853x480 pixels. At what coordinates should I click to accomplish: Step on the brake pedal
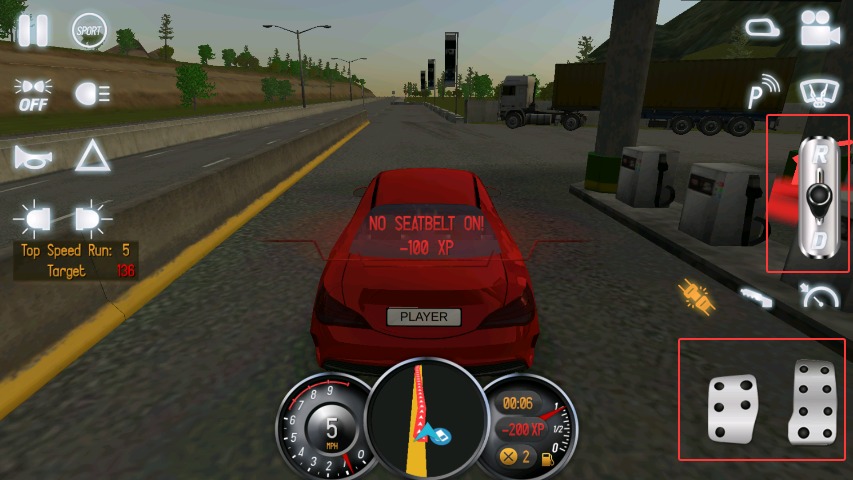point(733,408)
